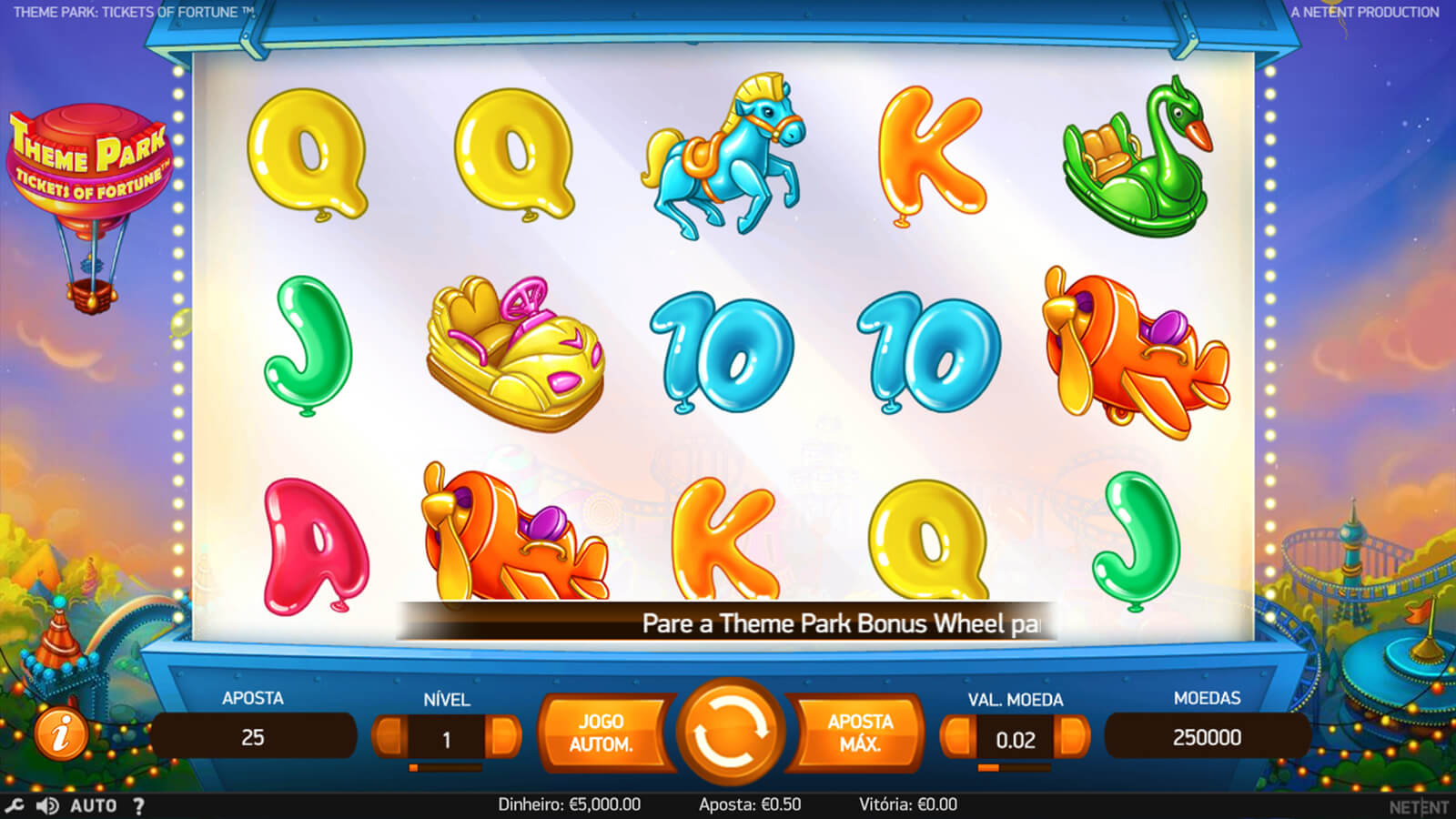Toggle the speaker sound icon

47,805
